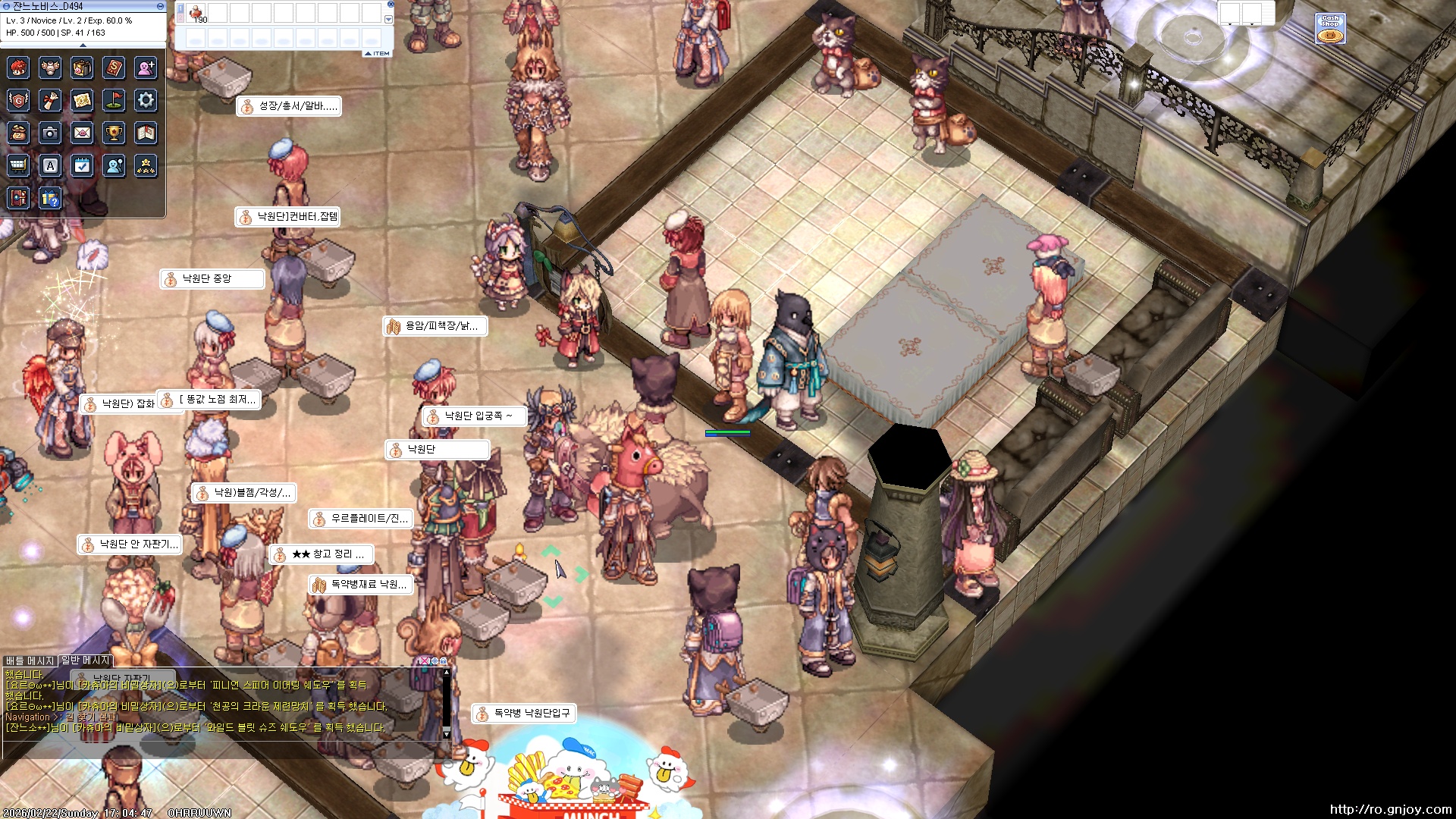Take a screenshot with the camera icon
1456x819 pixels.
(50, 133)
